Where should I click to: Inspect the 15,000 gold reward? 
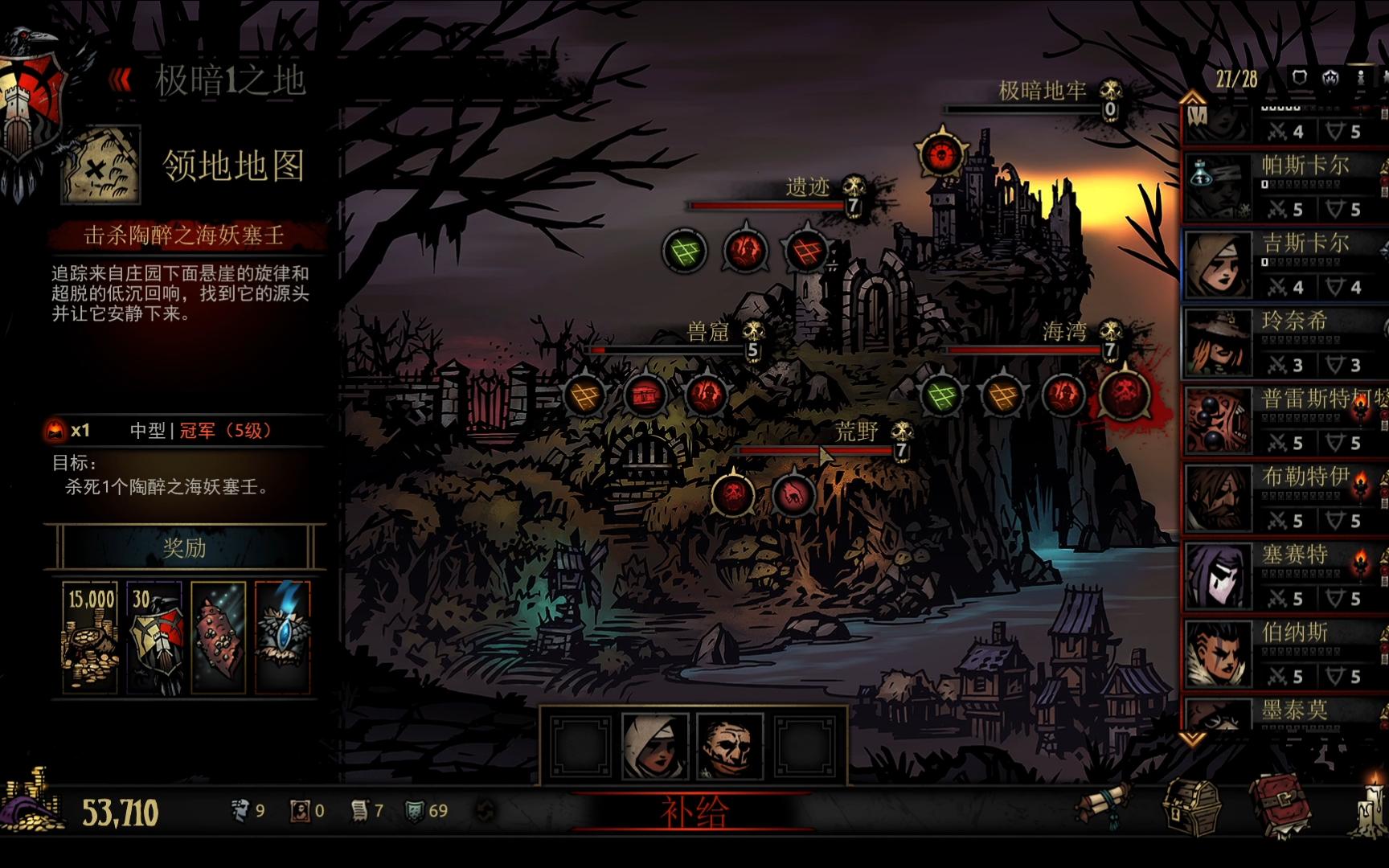[x=90, y=637]
